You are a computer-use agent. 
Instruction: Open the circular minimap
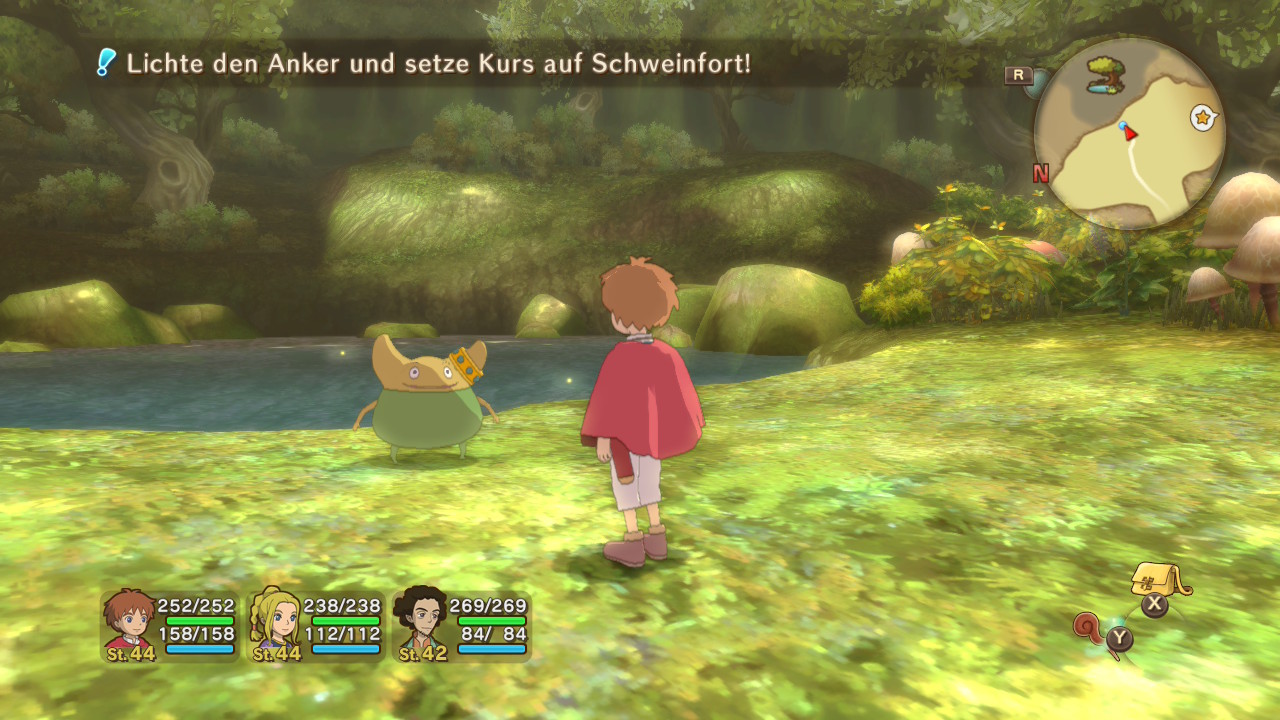1129,135
